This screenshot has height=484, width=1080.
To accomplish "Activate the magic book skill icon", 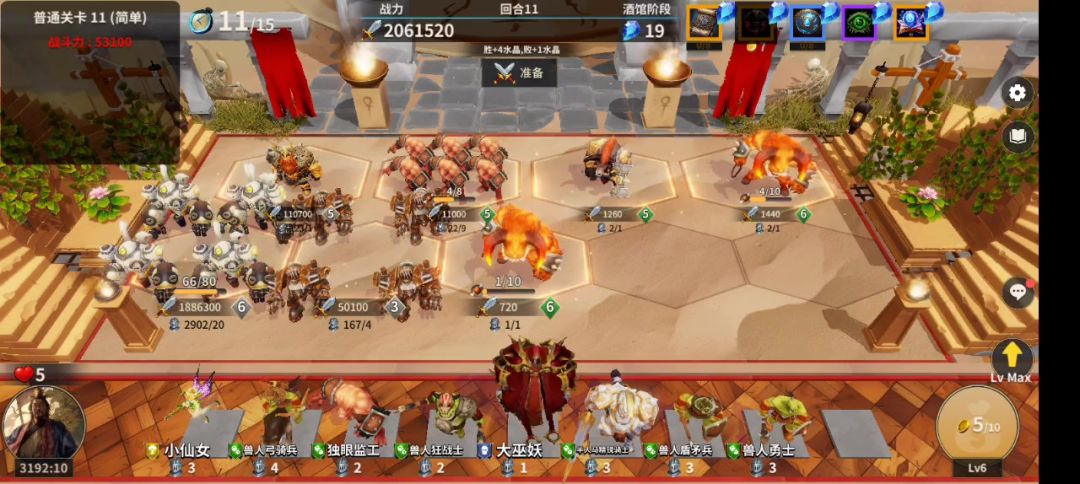I will coord(910,22).
